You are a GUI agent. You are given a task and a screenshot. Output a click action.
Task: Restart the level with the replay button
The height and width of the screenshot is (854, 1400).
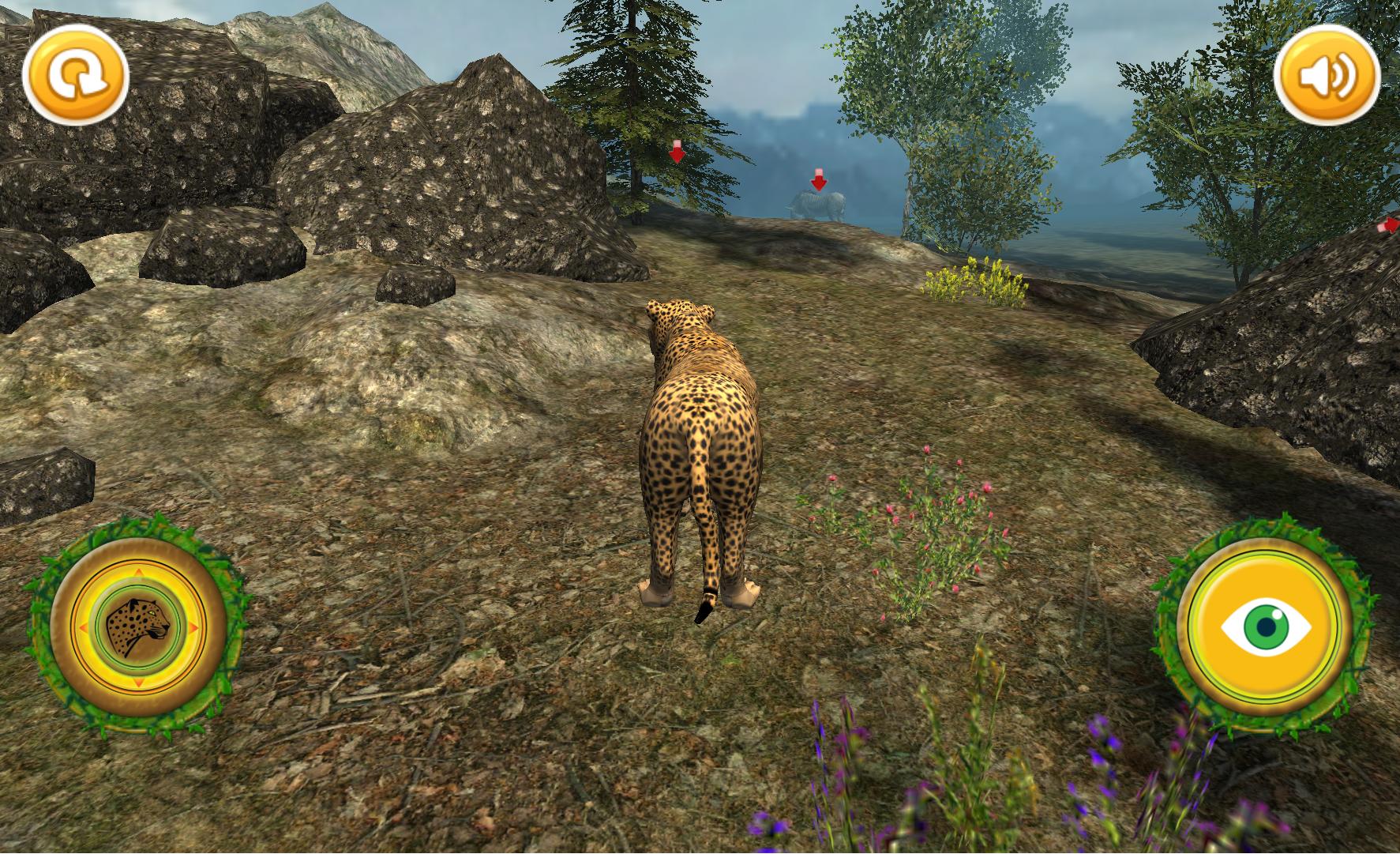[x=77, y=74]
